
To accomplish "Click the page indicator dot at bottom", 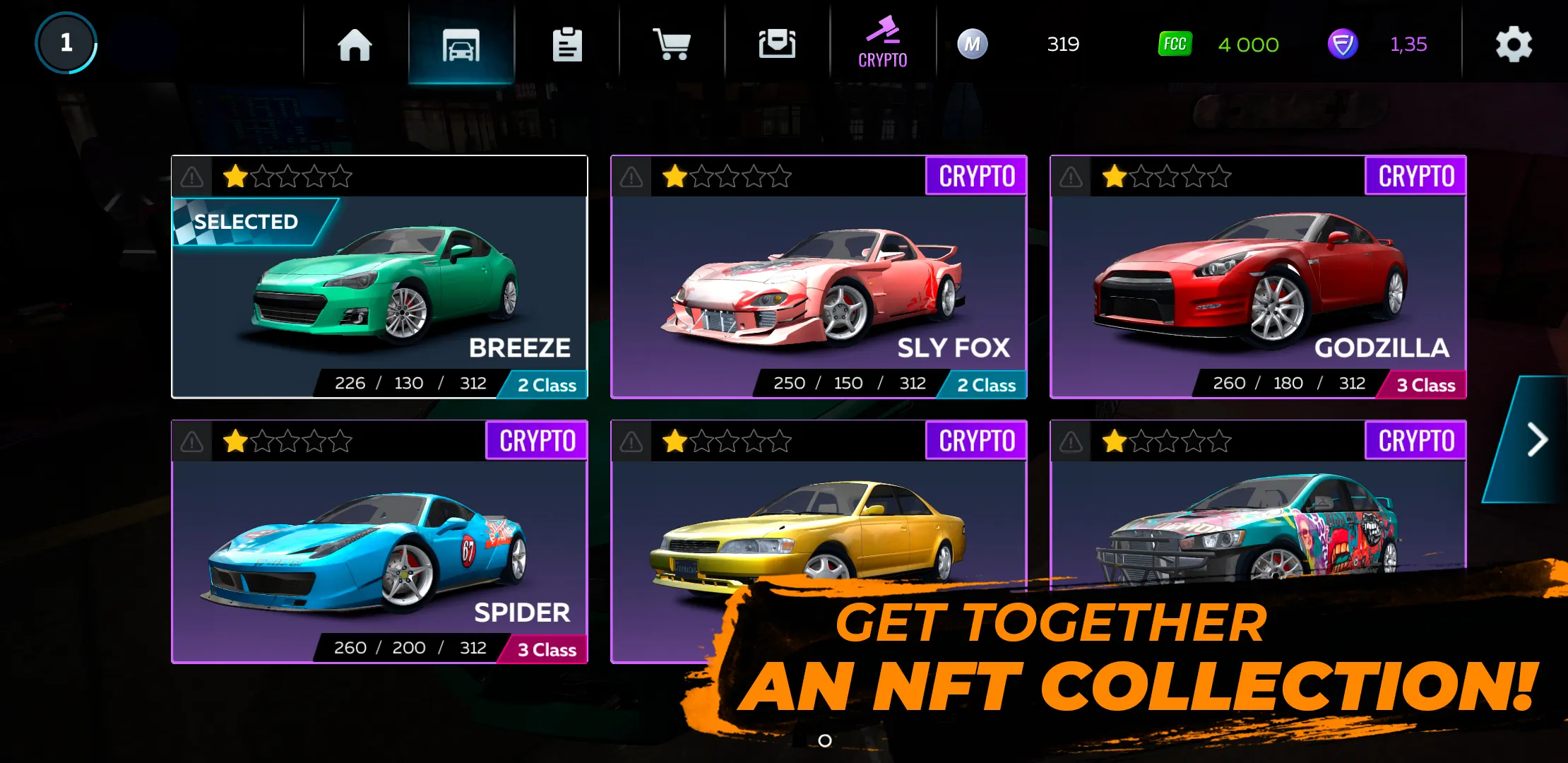I will (x=824, y=740).
